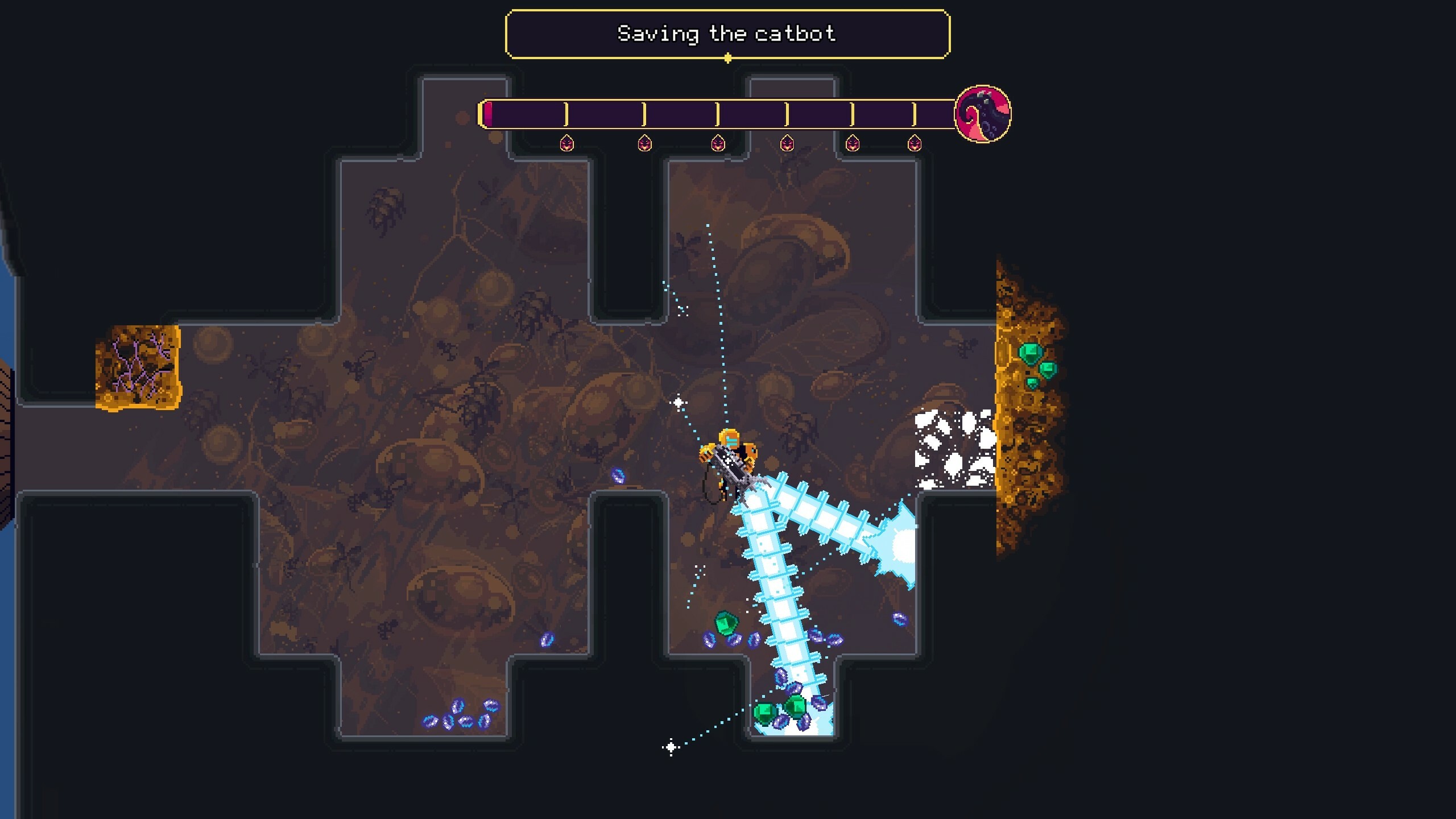Click the fourth wave egg marker icon
The image size is (1456, 819).
[788, 143]
